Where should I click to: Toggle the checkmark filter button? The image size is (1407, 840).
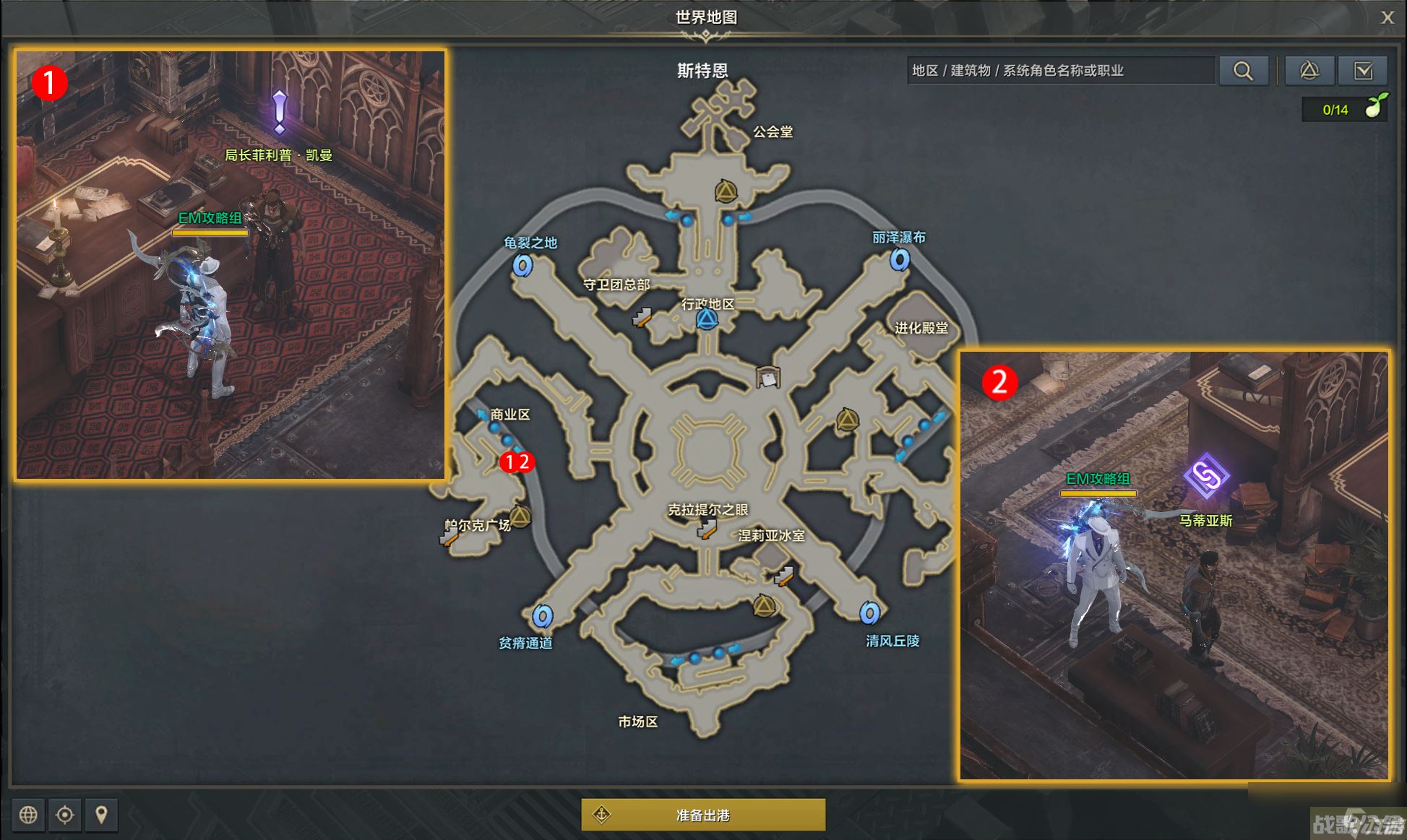(x=1363, y=71)
